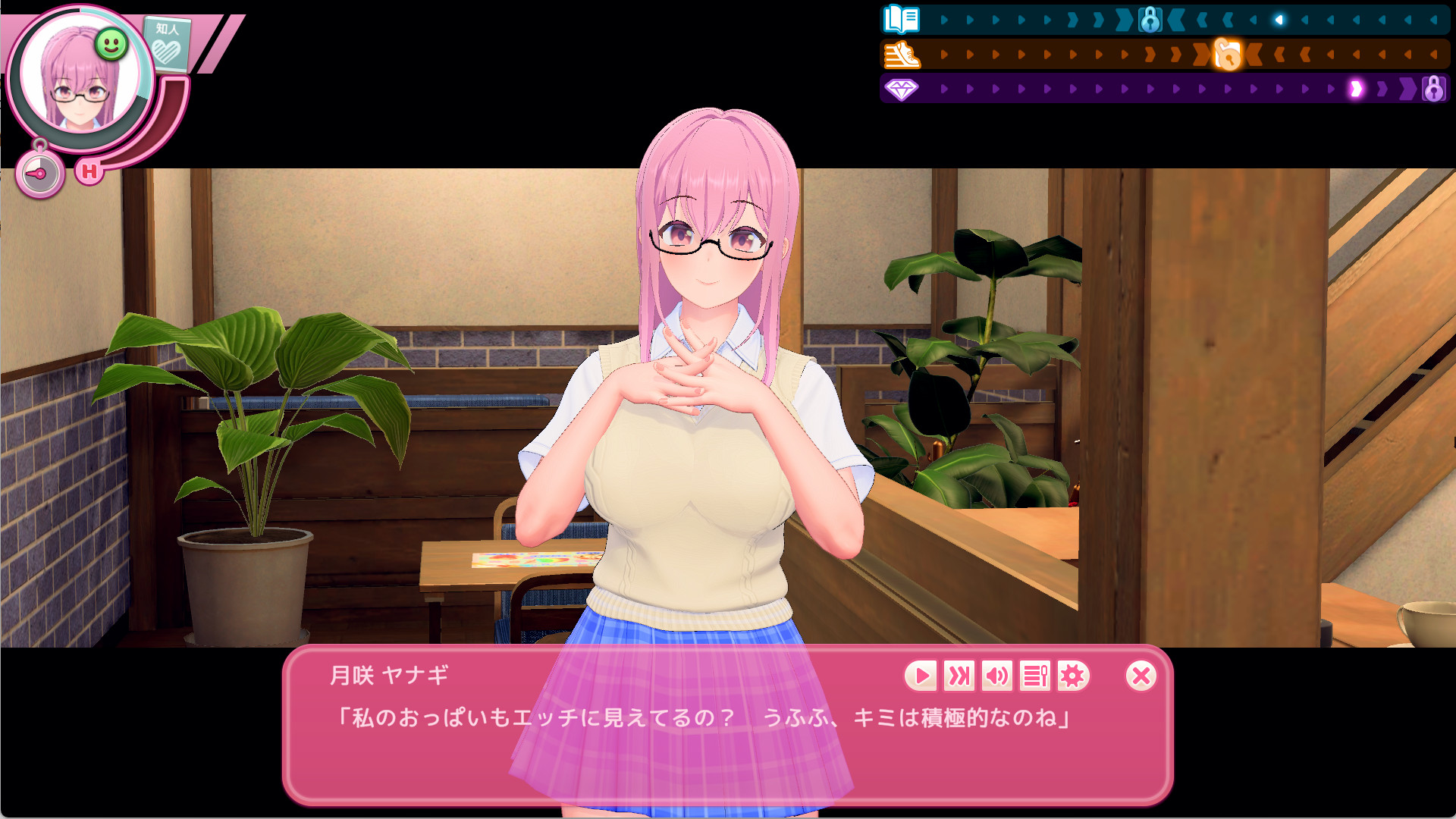Open the text backlog from the dialog box
This screenshot has height=819, width=1456.
(x=1034, y=676)
